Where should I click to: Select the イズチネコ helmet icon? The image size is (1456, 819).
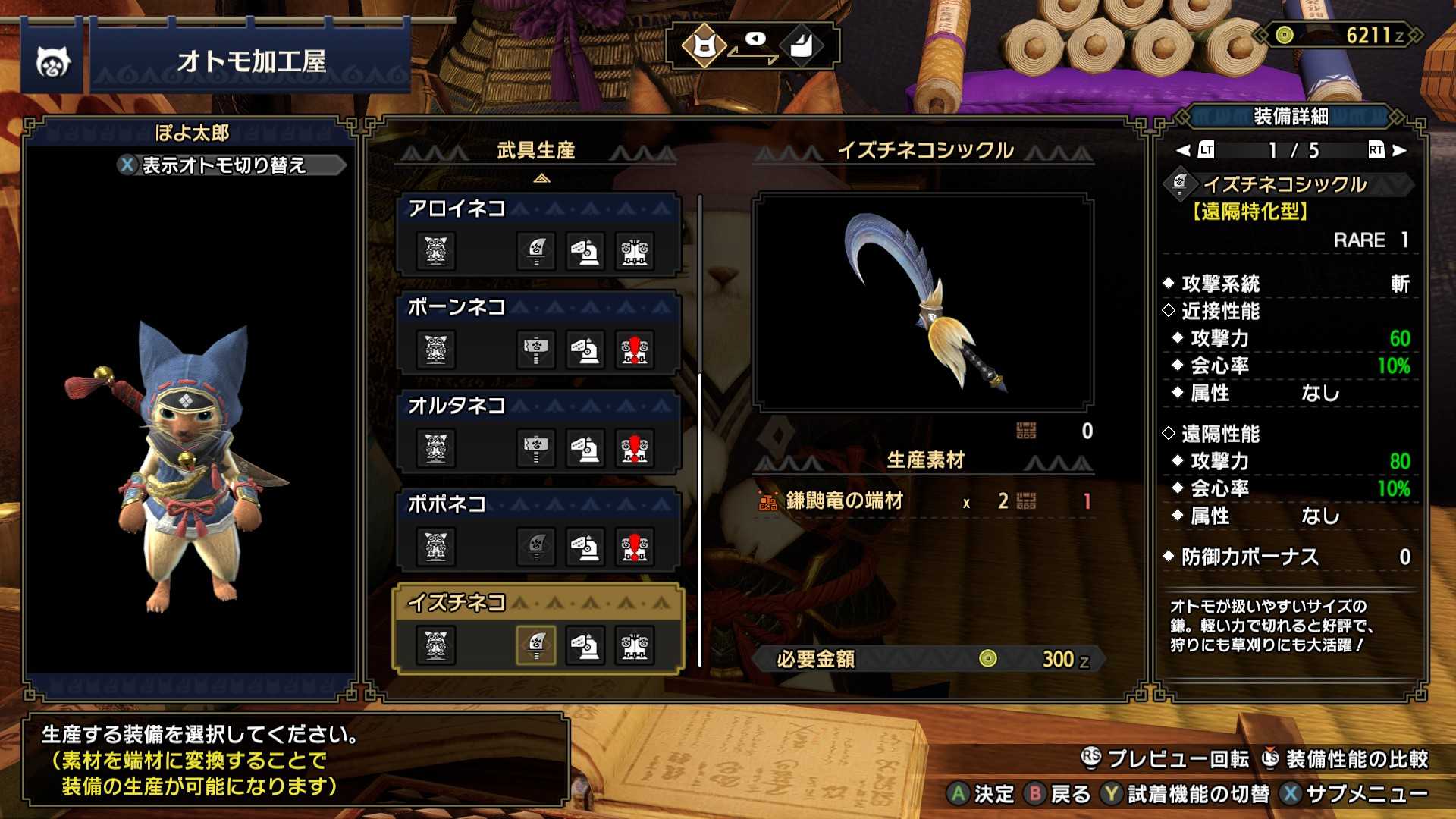pos(585,646)
